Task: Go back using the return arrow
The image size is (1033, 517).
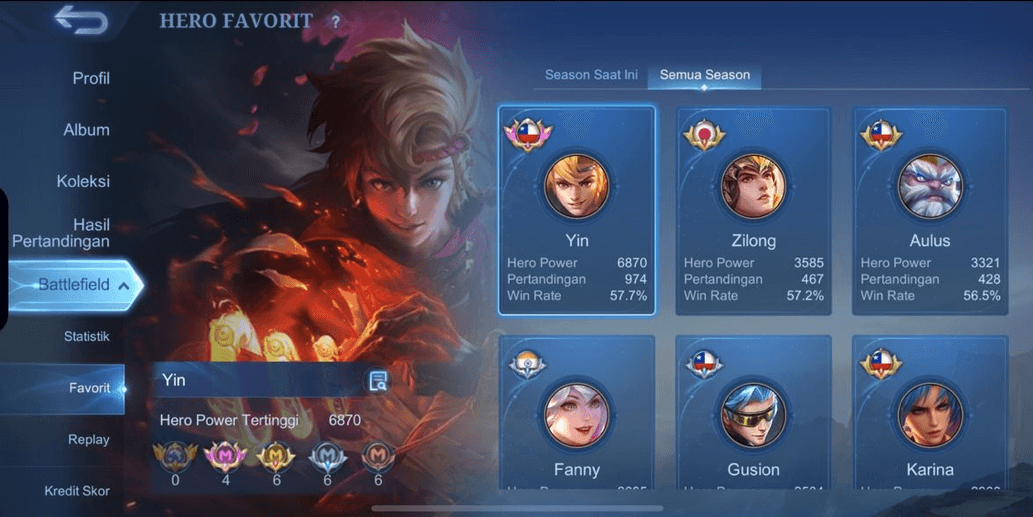Action: point(81,19)
